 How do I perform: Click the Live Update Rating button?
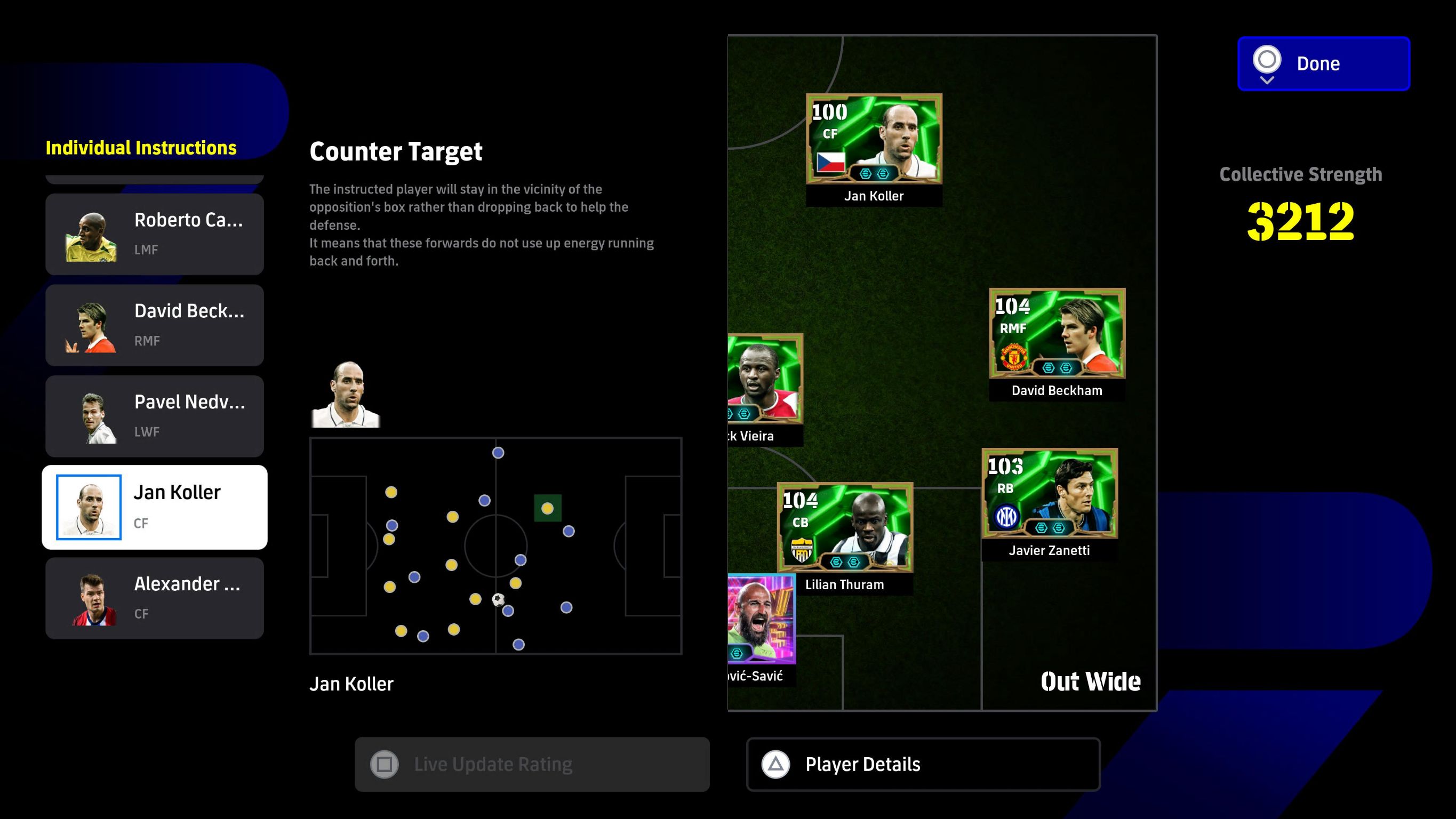(x=531, y=764)
